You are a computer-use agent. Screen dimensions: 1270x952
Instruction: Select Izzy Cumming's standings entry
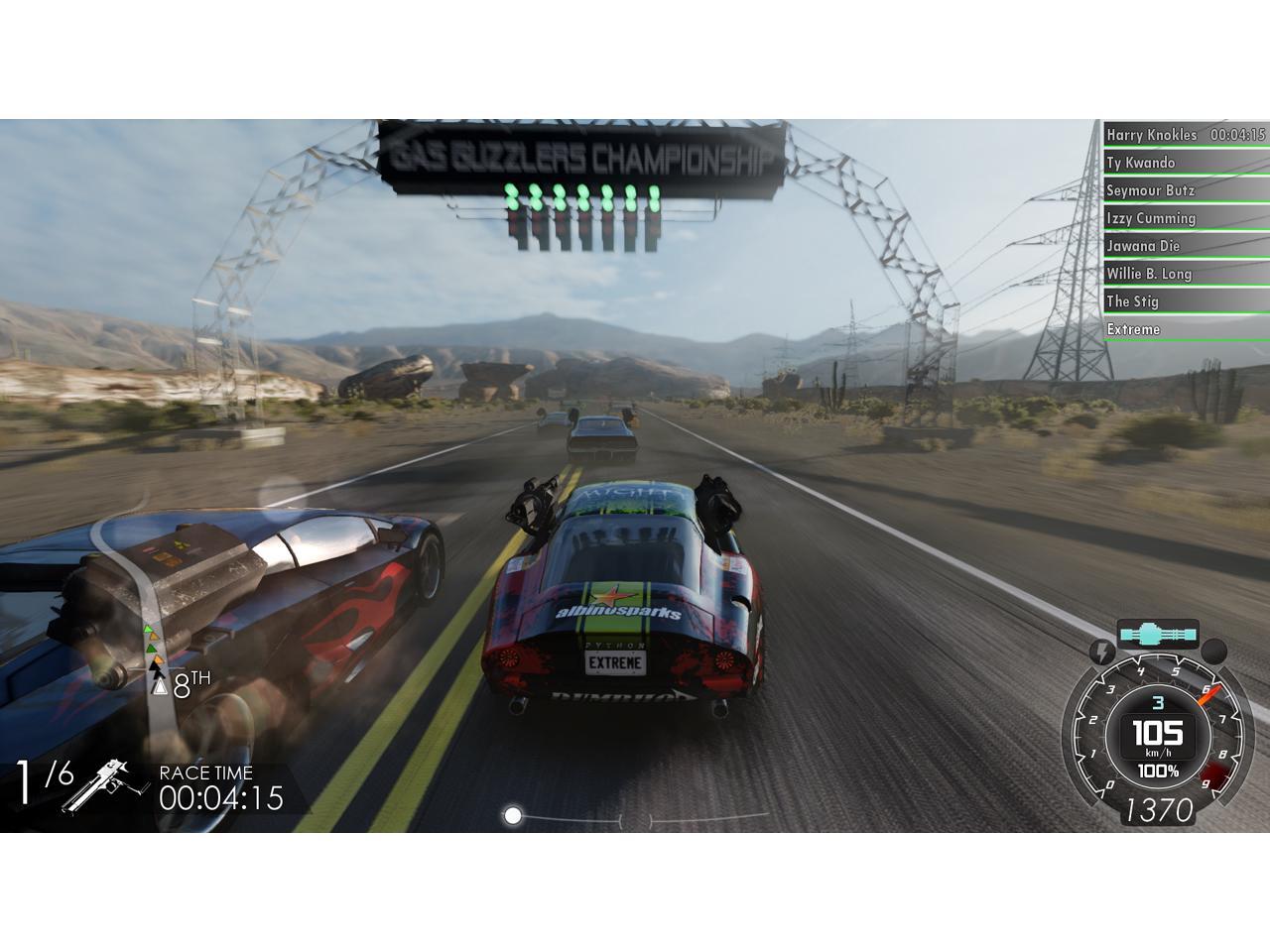1185,218
